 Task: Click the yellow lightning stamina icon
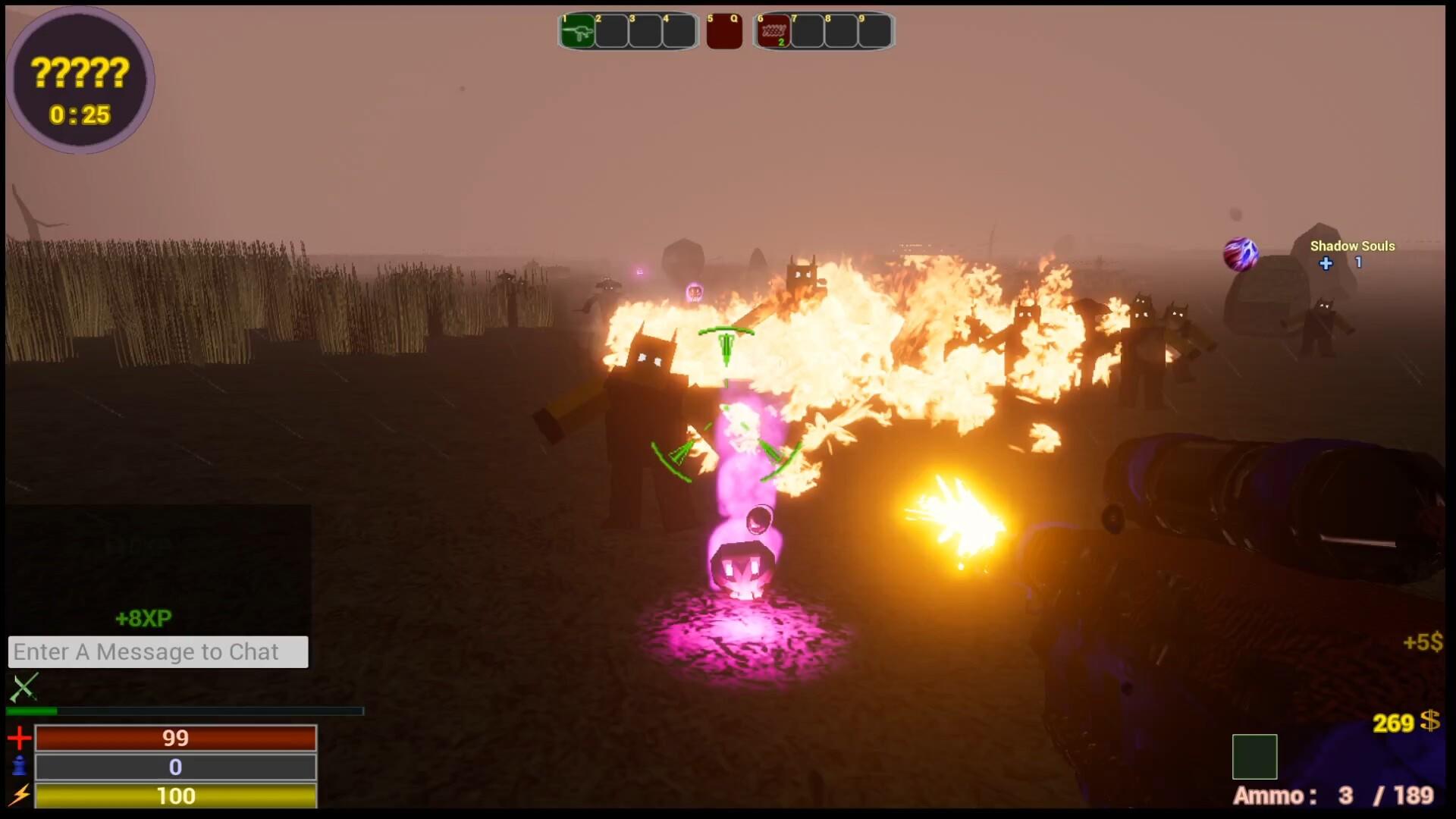click(20, 795)
